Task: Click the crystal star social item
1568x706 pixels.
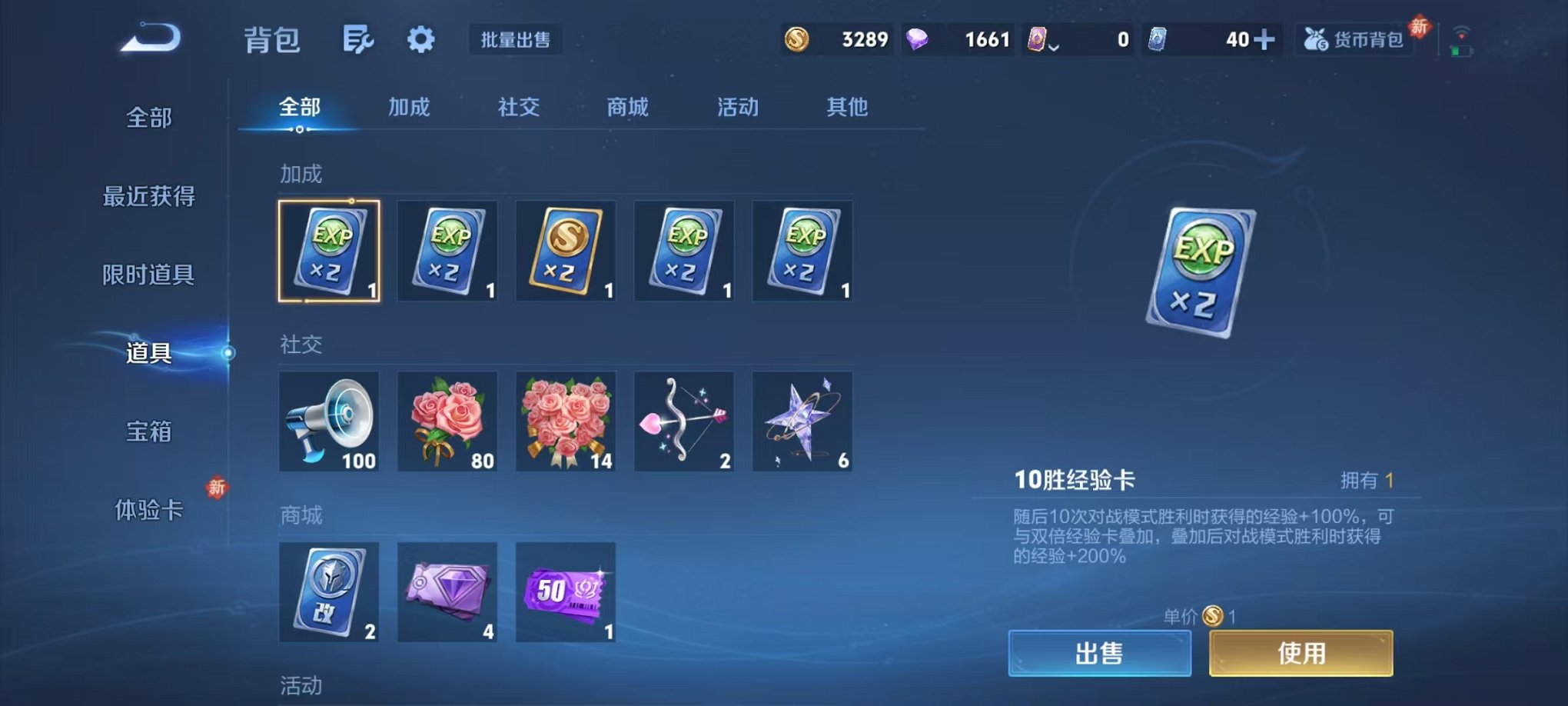Action: (802, 421)
